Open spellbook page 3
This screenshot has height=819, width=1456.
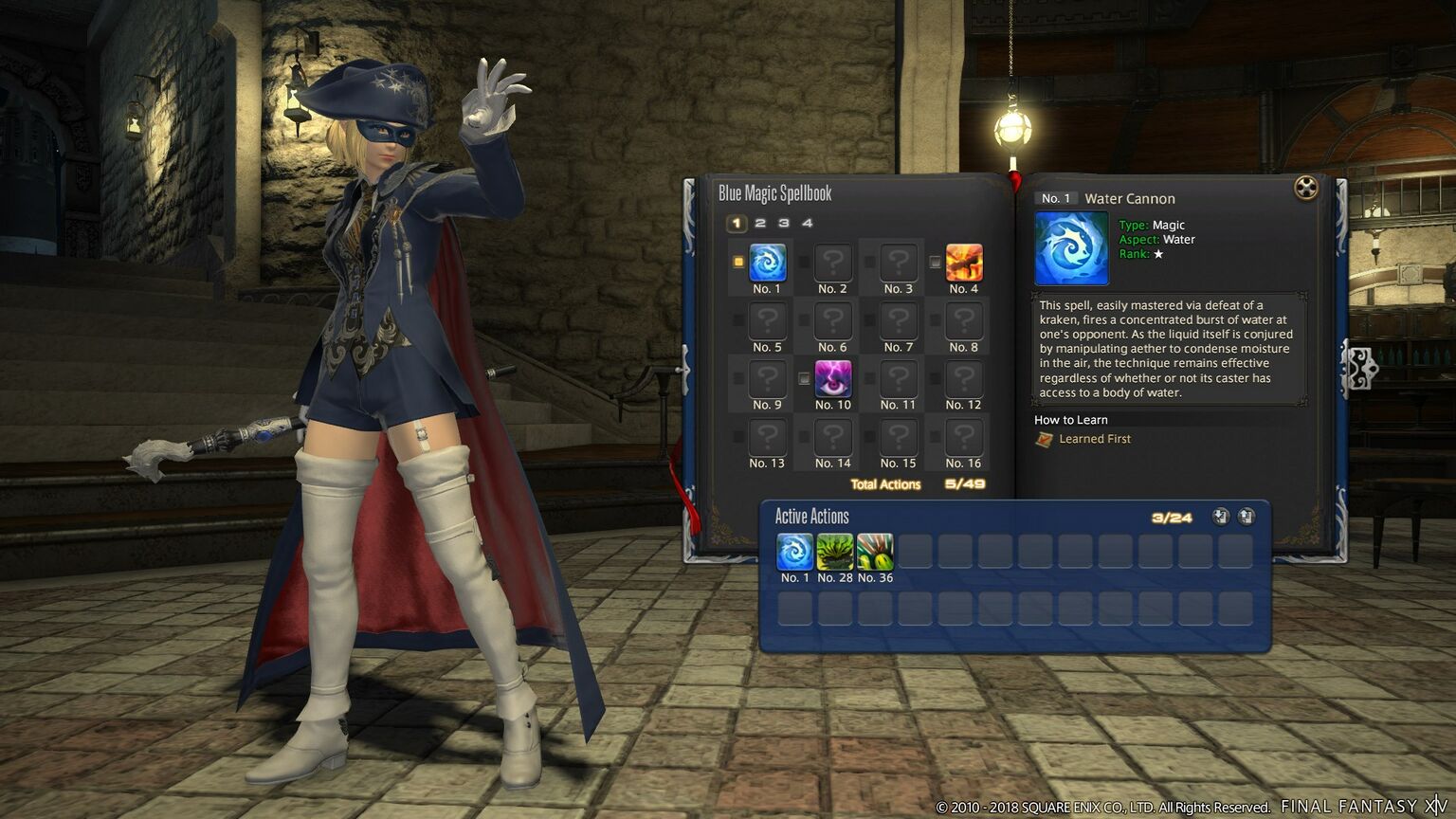tap(784, 224)
